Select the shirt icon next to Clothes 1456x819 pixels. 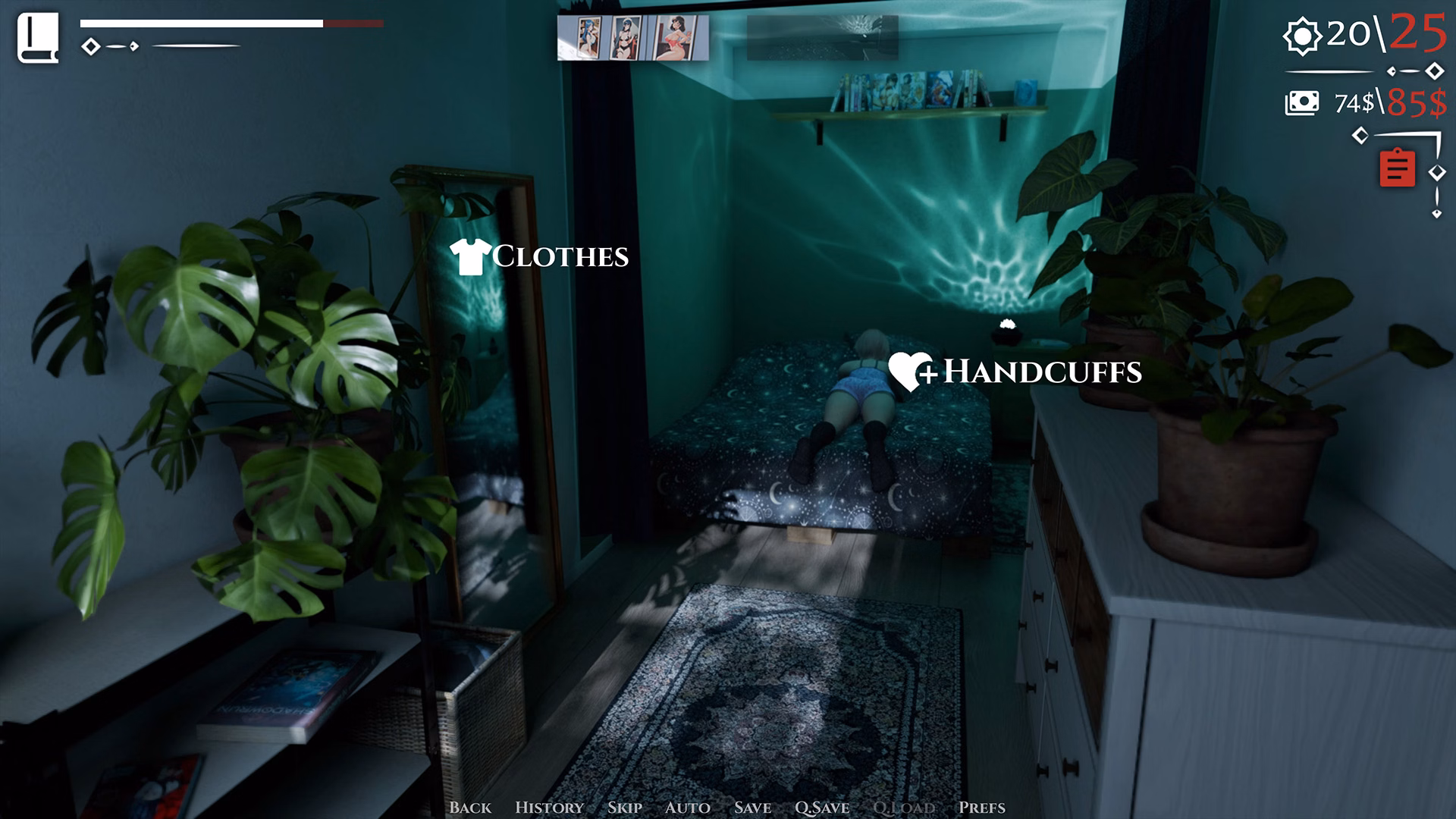click(469, 257)
